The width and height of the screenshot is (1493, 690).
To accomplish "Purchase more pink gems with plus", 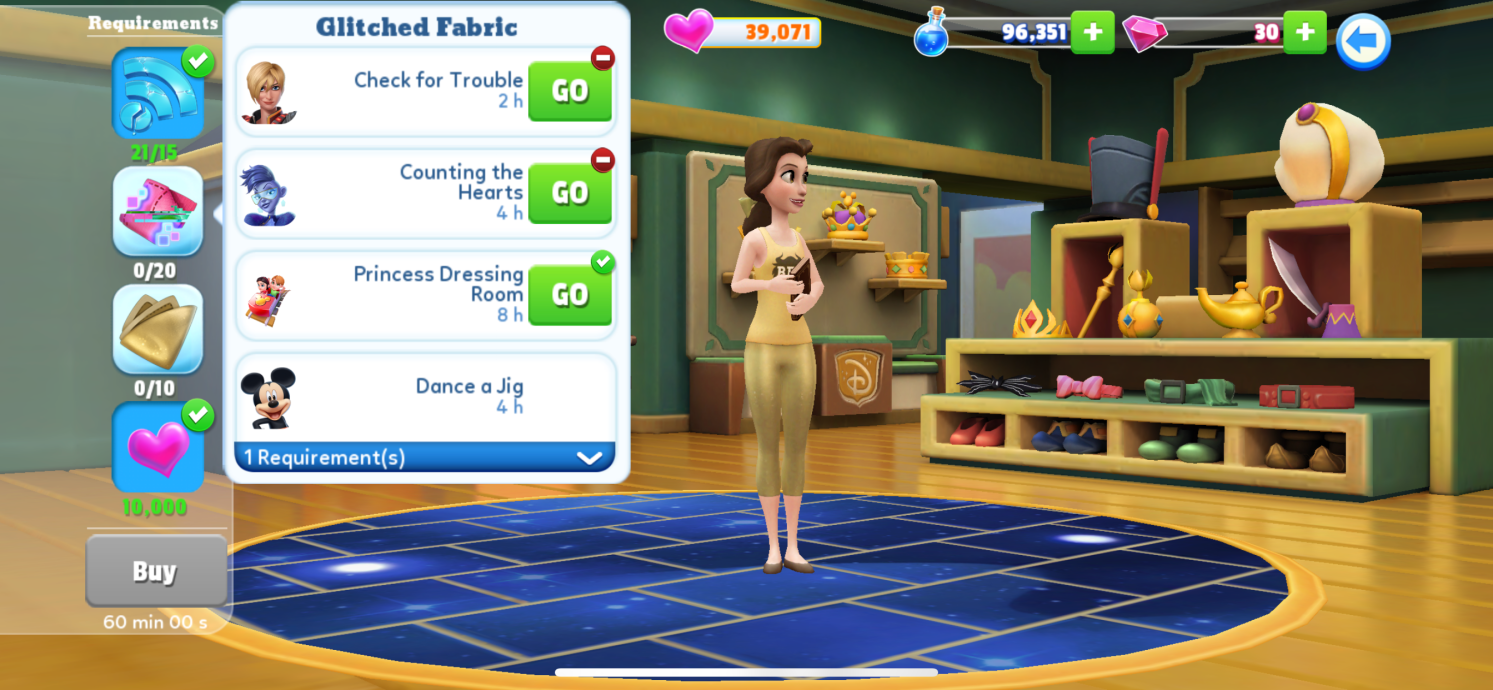I will point(1304,32).
